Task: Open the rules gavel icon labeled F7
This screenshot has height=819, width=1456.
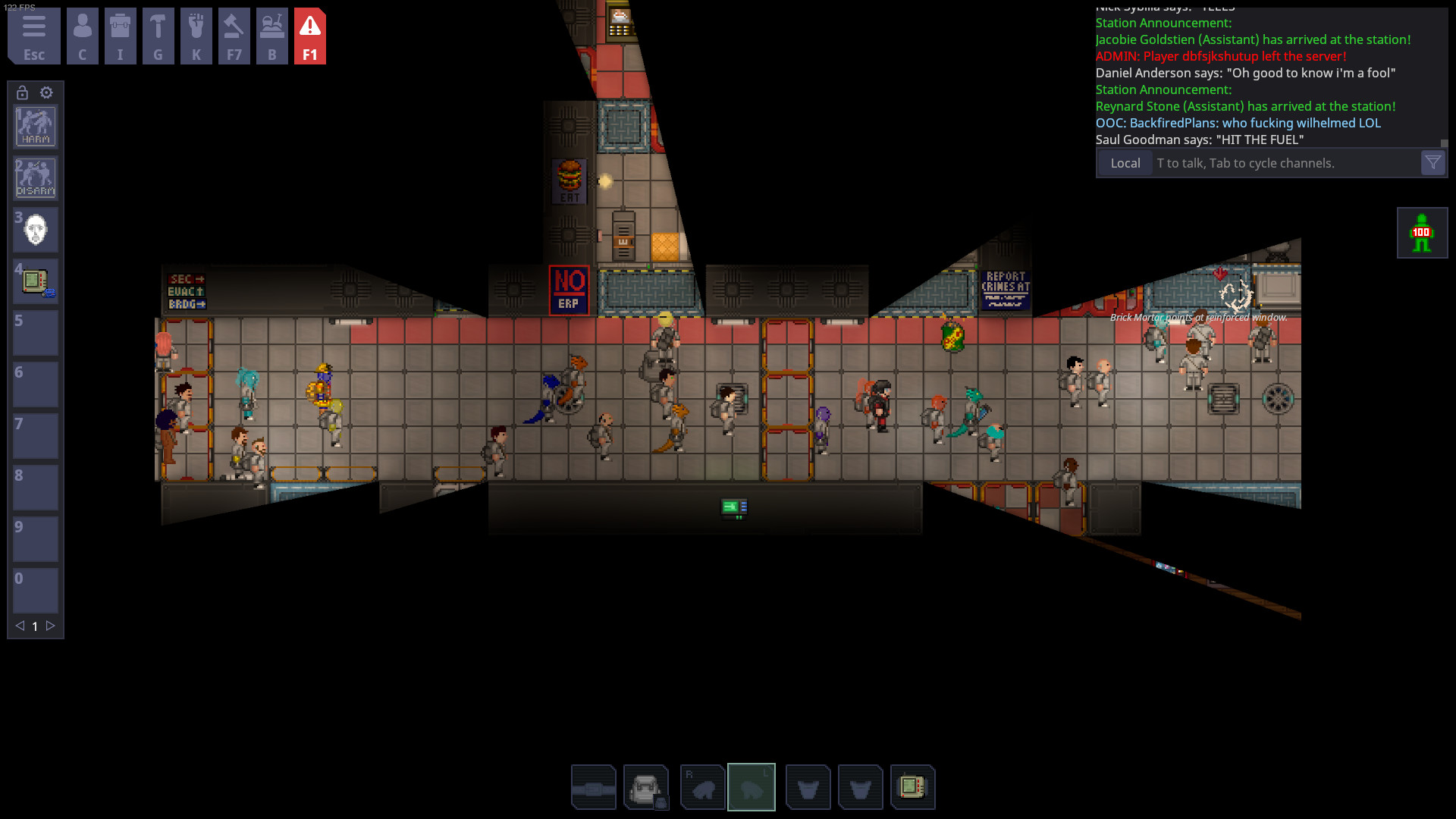Action: pyautogui.click(x=234, y=36)
